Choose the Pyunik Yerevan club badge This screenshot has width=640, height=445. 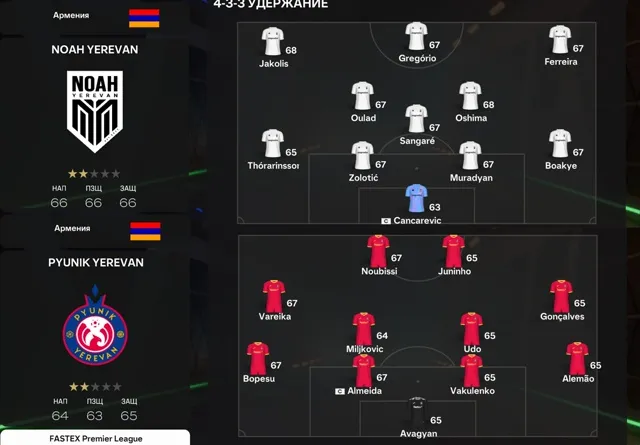point(95,325)
